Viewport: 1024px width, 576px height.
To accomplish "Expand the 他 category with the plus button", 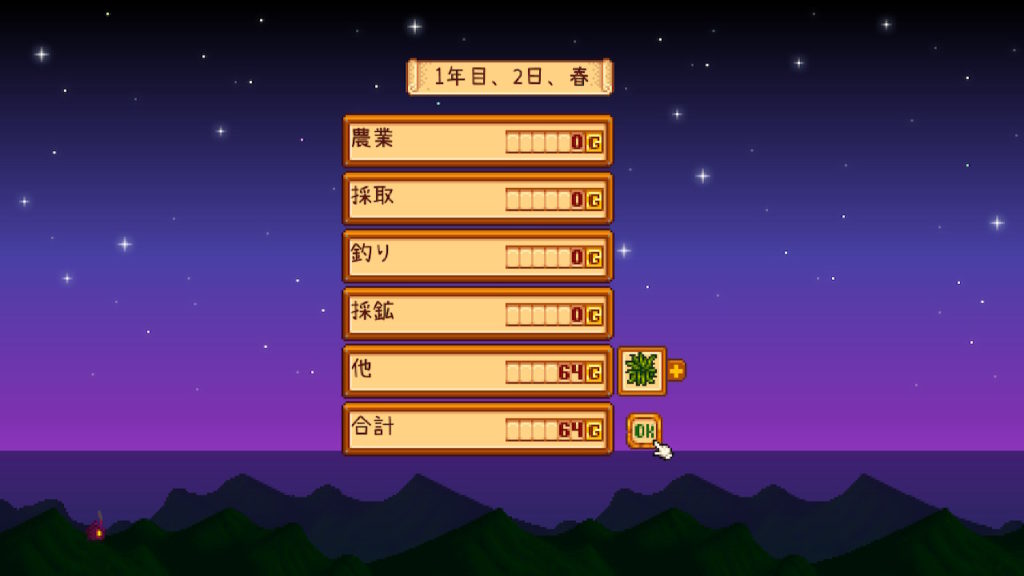I will click(x=677, y=371).
